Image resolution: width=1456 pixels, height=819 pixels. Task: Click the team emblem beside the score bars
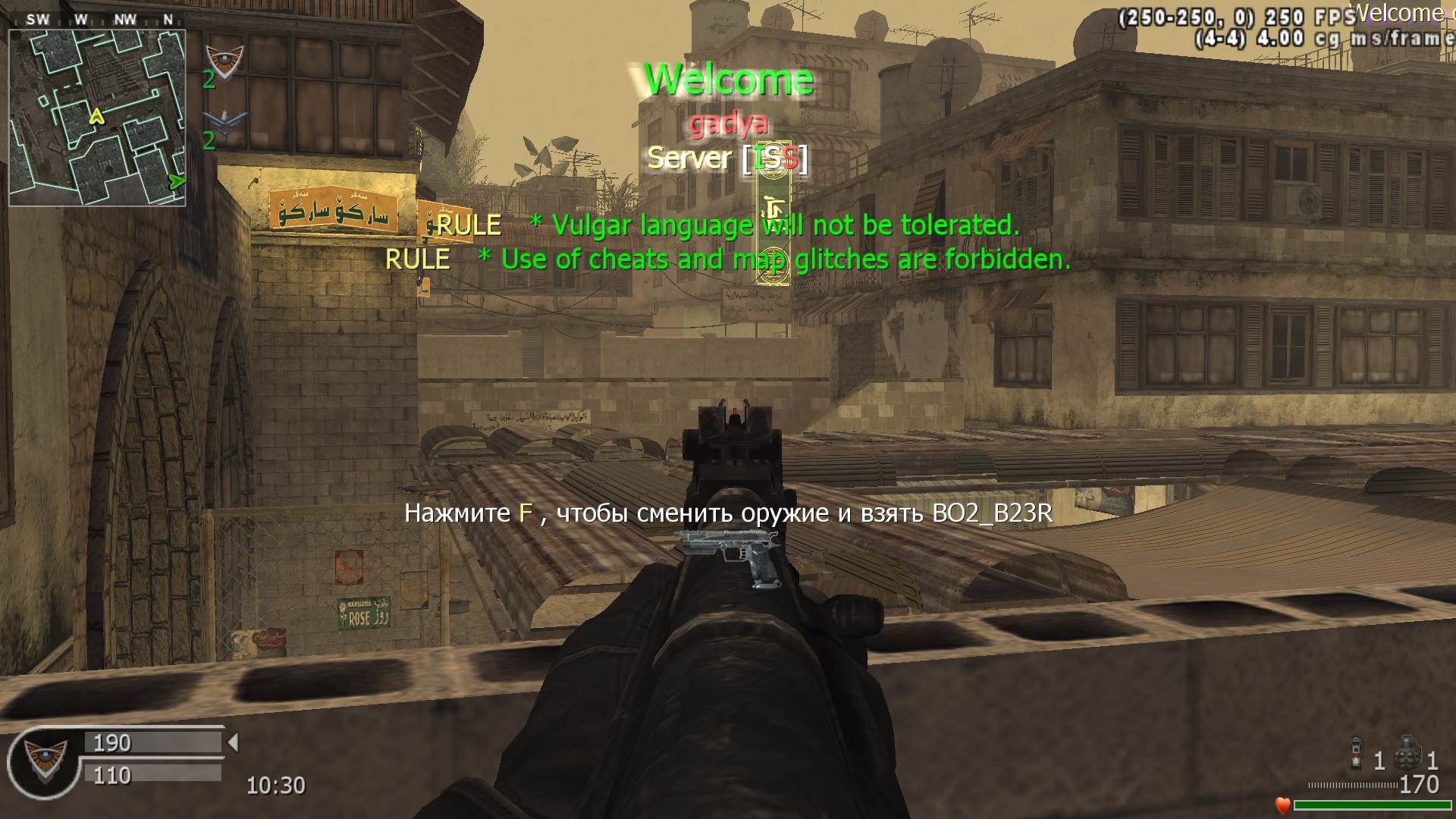45,760
